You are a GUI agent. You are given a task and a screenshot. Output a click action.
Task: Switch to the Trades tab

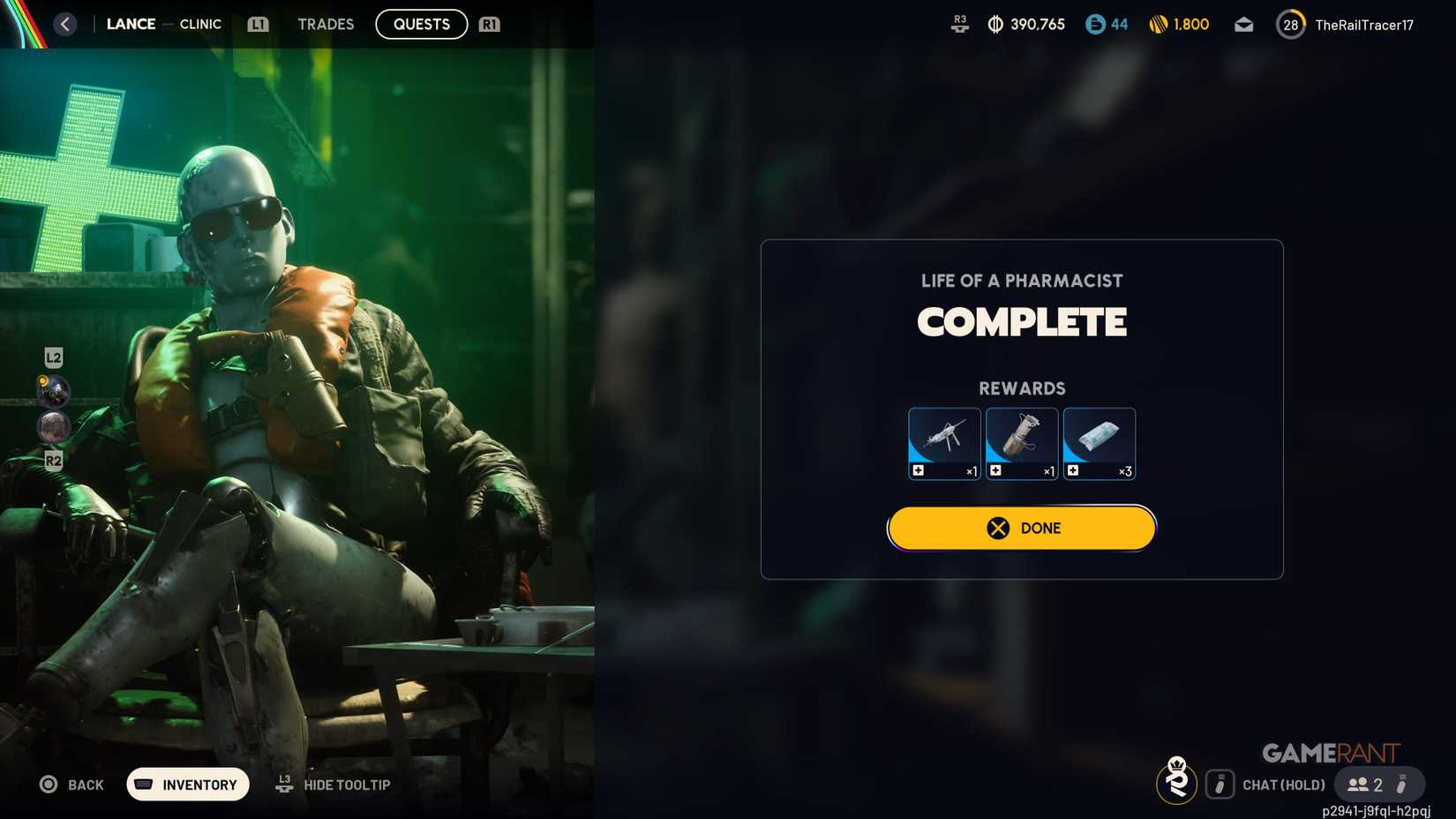point(326,24)
